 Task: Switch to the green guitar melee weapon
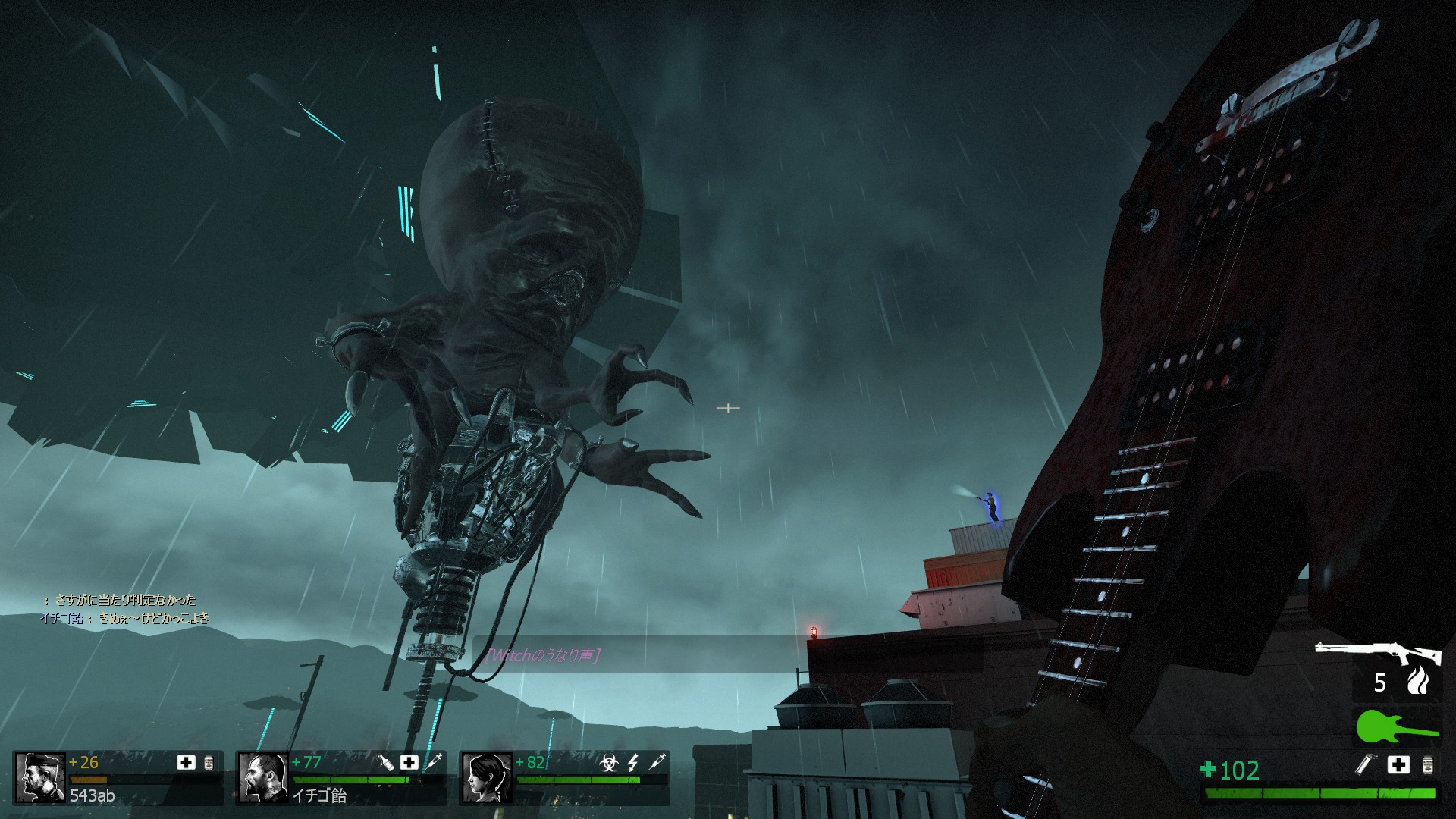[x=1396, y=726]
